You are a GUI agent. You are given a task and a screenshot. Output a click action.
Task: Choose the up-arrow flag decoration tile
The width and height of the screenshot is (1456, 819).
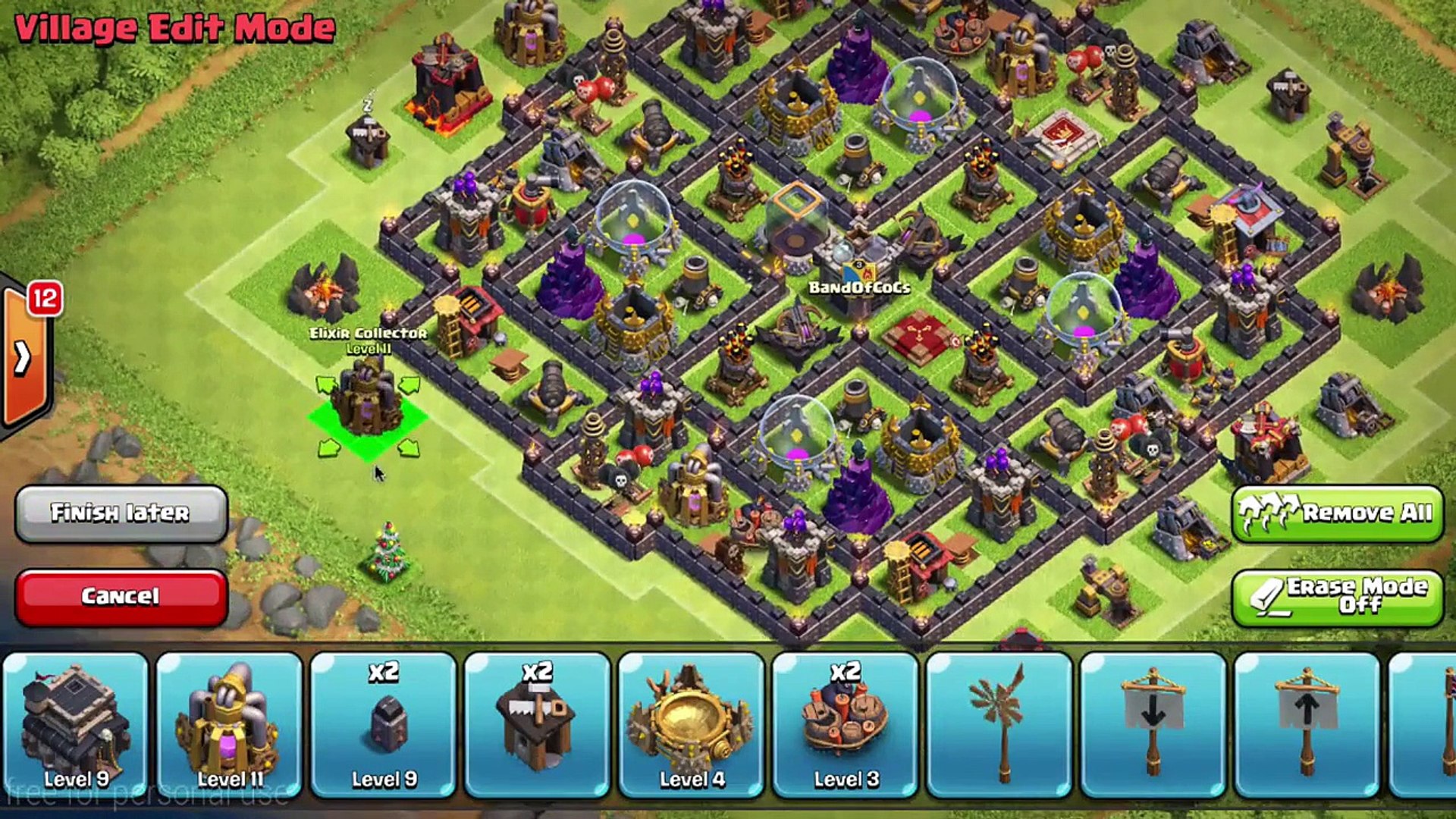pyautogui.click(x=1307, y=724)
